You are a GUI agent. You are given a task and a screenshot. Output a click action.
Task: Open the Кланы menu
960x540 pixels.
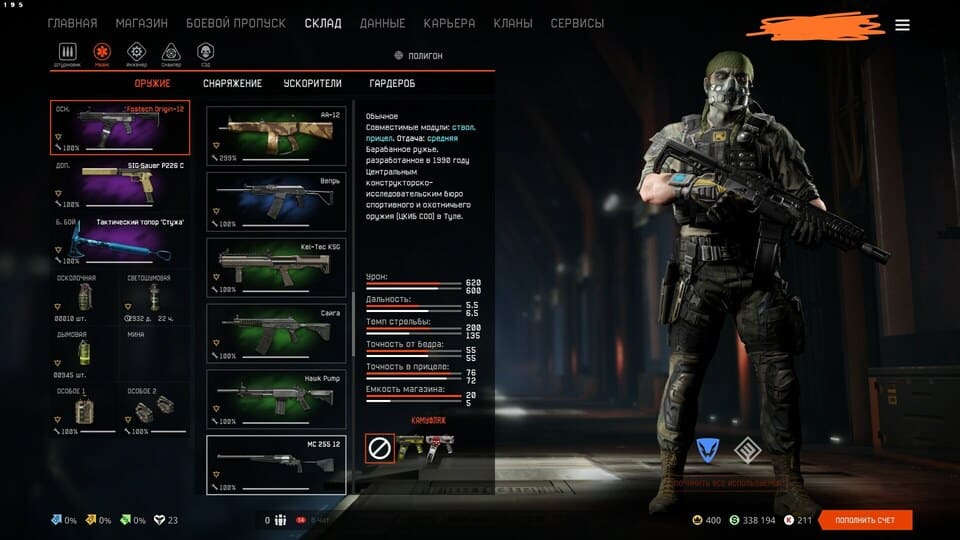513,23
